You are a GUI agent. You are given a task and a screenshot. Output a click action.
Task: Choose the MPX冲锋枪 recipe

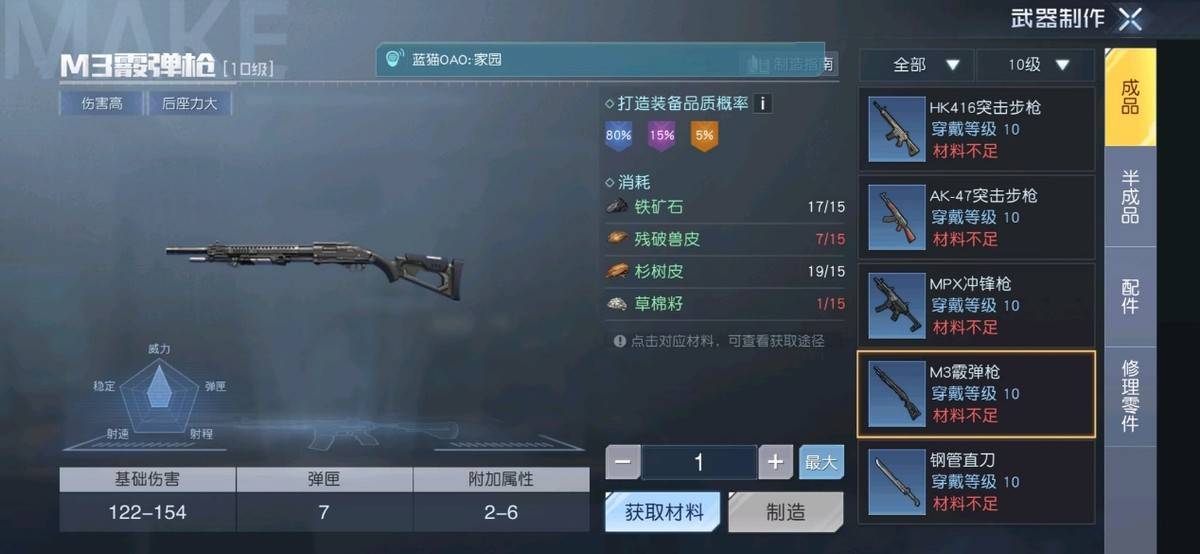pos(976,306)
